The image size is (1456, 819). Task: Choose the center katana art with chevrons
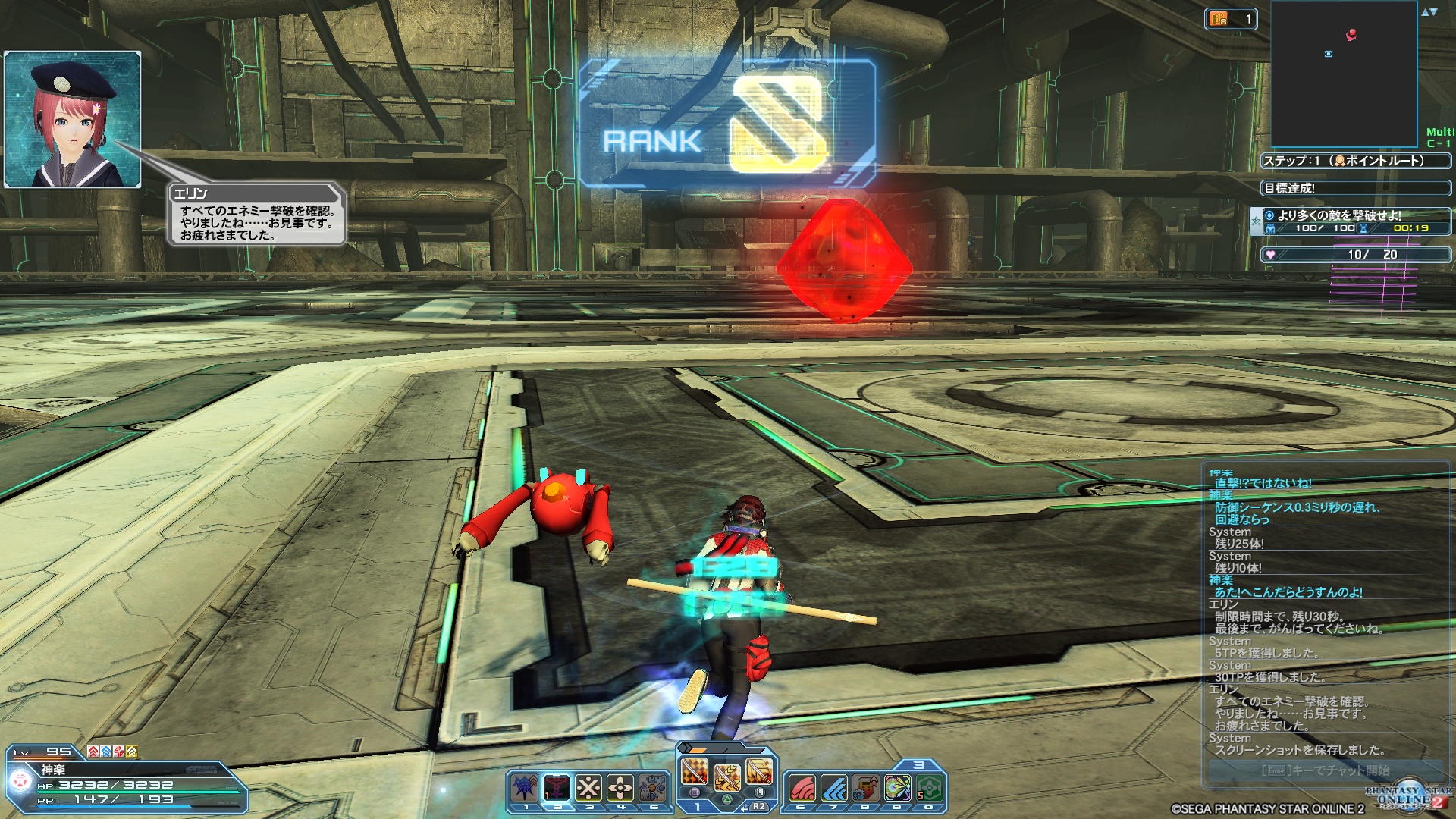click(x=726, y=777)
